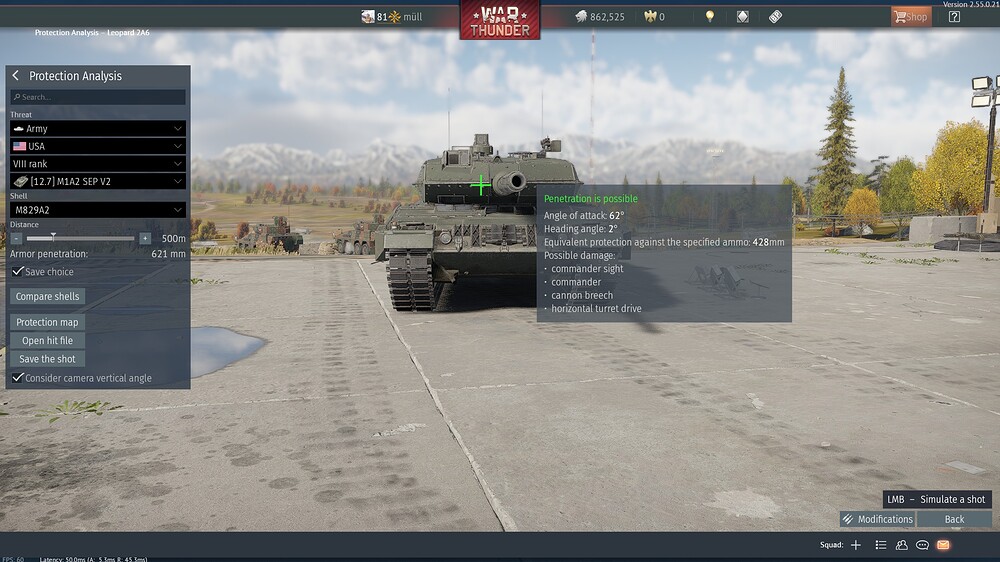This screenshot has width=1000, height=562.
Task: Increase distance with the plus button
Action: point(145,238)
